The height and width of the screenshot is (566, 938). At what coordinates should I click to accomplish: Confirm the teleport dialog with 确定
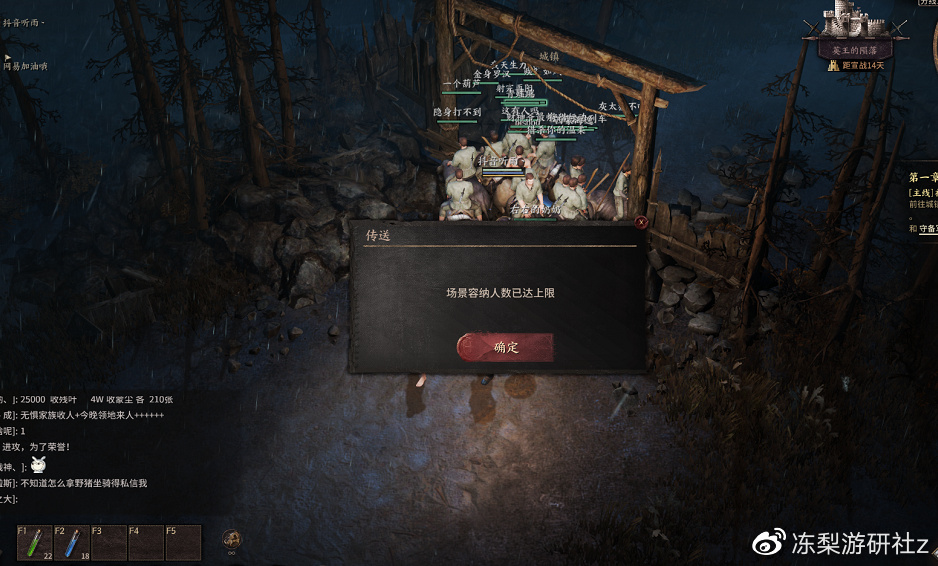coord(506,347)
